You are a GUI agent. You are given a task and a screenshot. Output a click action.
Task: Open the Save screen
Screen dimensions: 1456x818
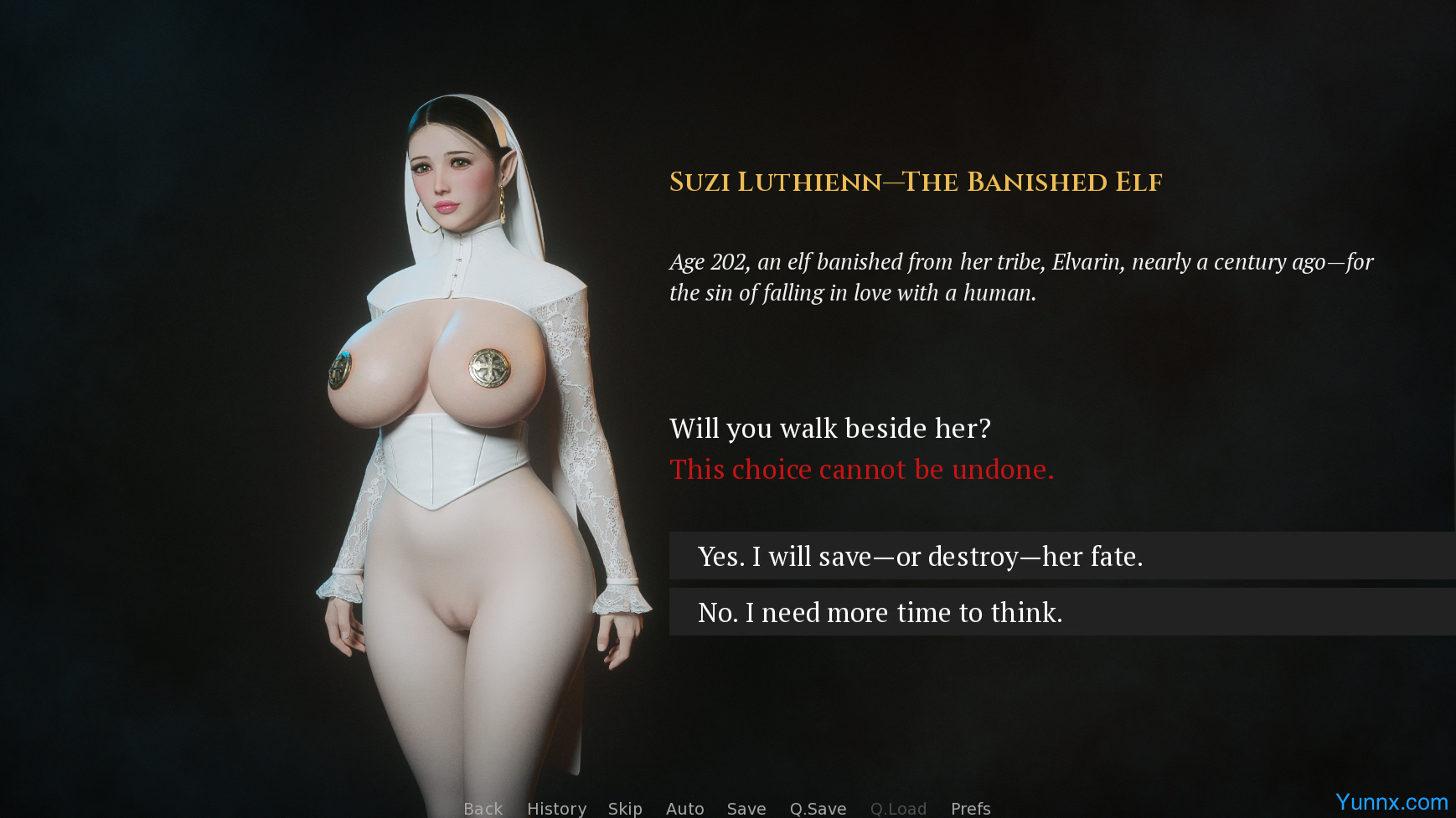coord(746,808)
